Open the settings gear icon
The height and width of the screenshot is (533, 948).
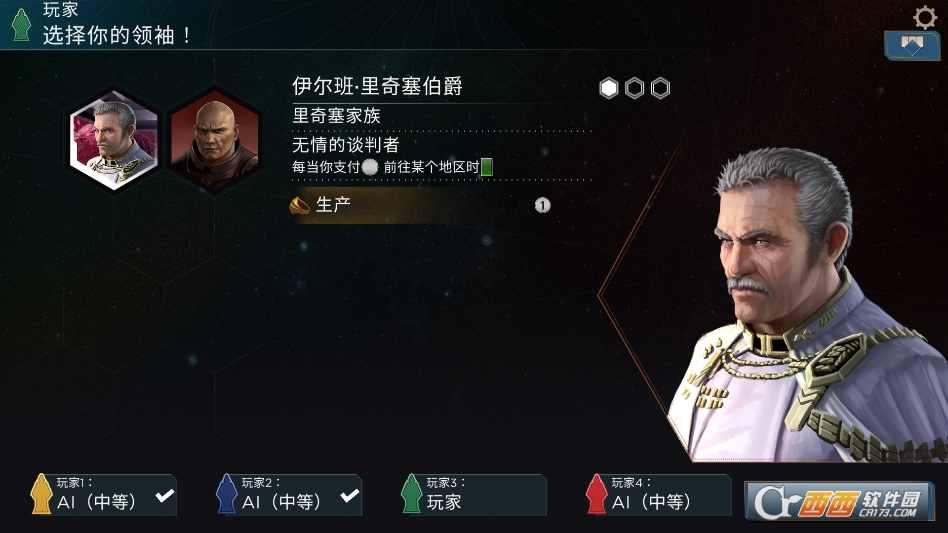(x=925, y=17)
